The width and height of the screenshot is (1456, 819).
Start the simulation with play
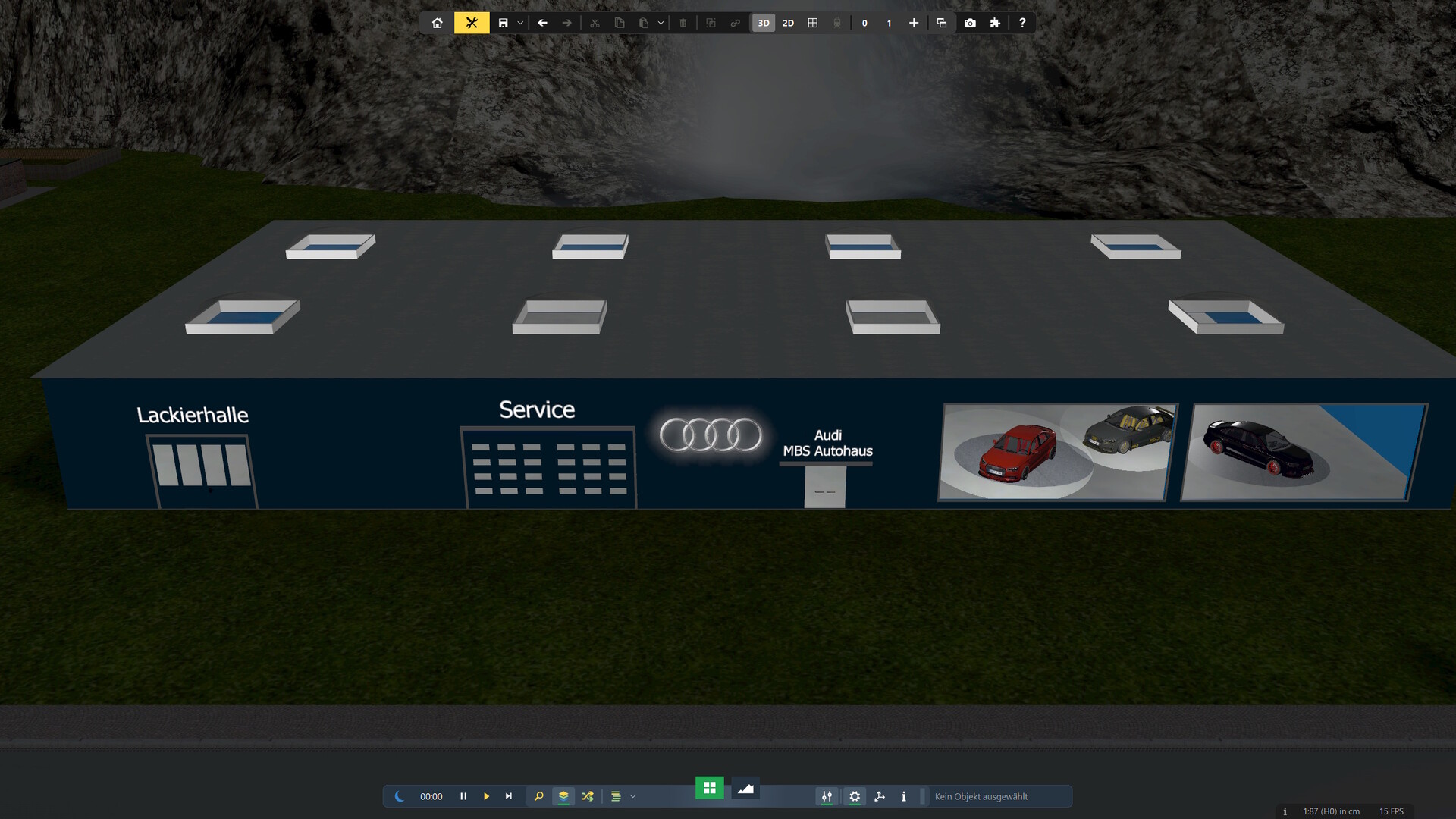486,796
